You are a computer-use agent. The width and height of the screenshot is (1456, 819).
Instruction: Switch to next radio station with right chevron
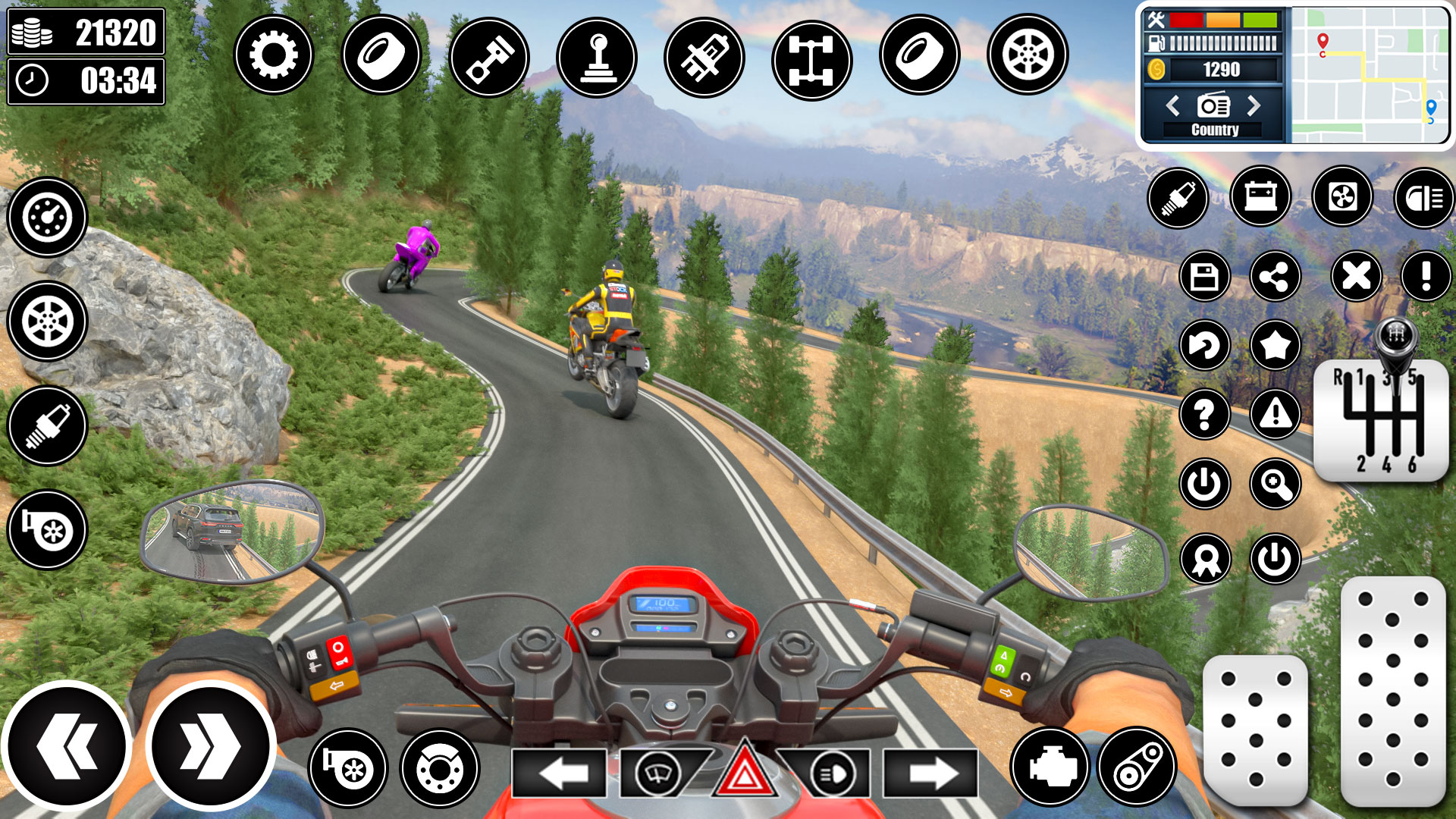click(x=1253, y=105)
